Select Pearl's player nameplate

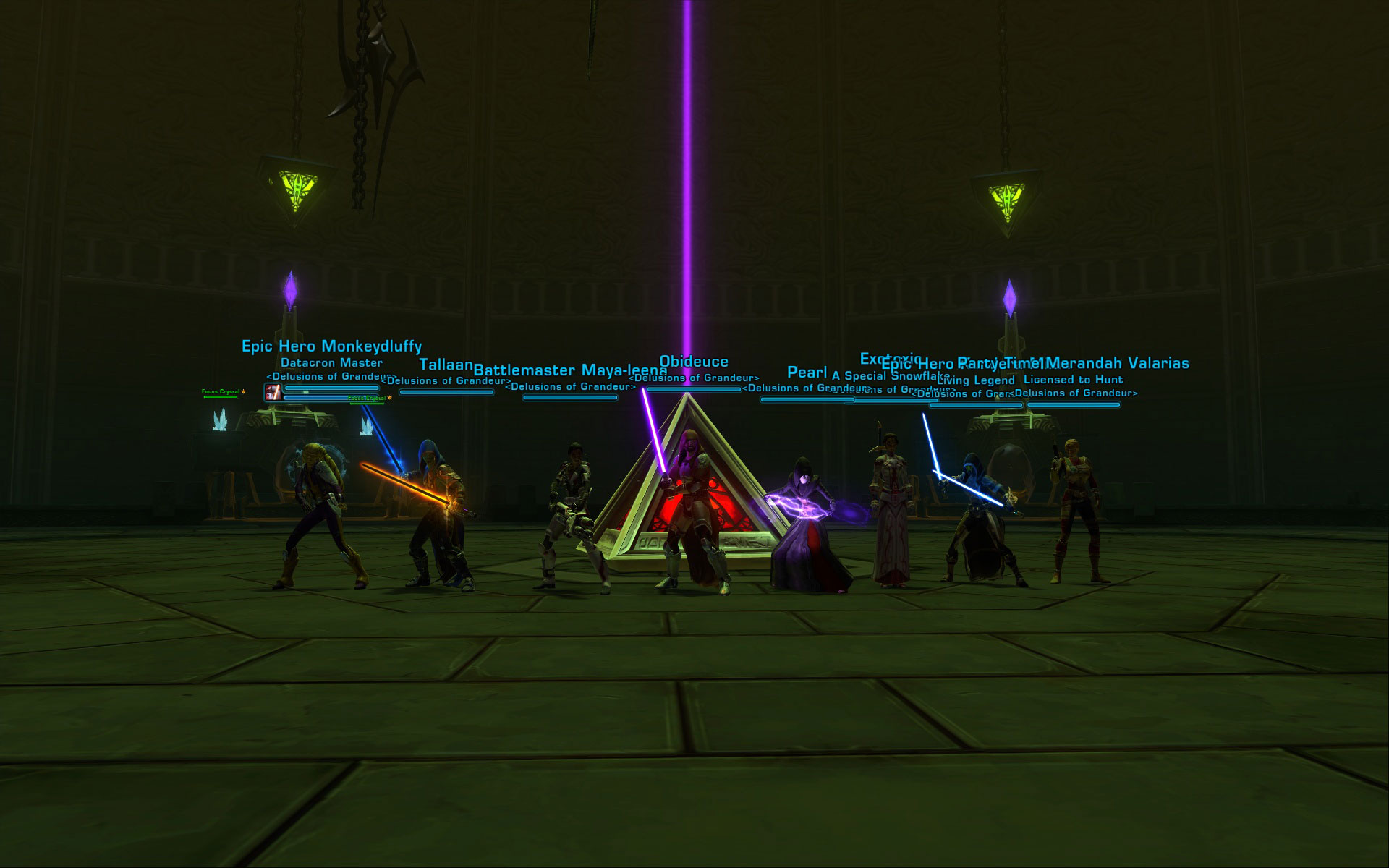point(806,372)
